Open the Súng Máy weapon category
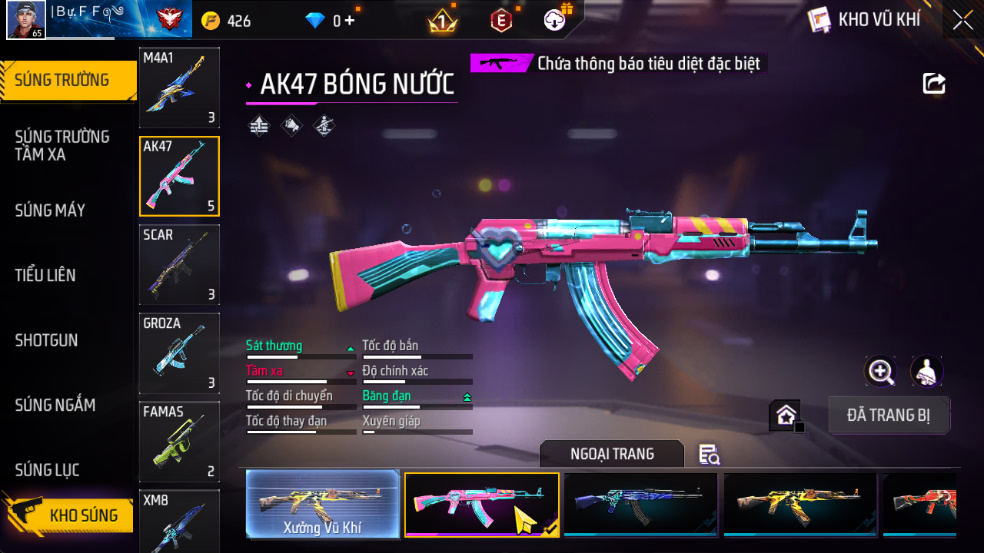Screen dimensions: 984x553 point(50,210)
